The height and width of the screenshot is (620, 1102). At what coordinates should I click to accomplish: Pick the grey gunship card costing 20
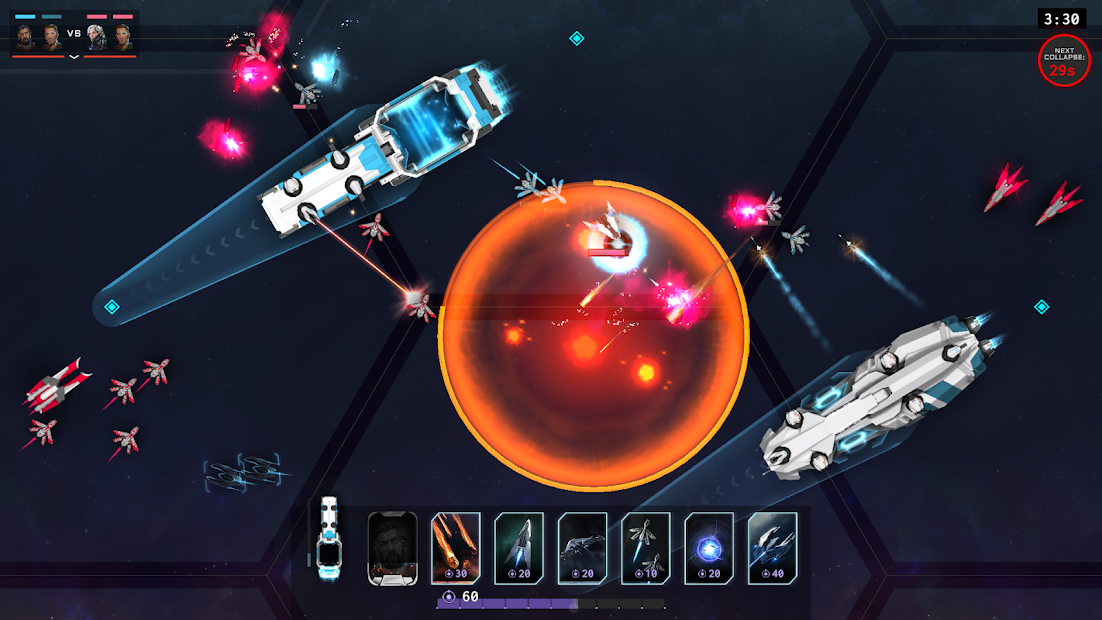pyautogui.click(x=582, y=547)
